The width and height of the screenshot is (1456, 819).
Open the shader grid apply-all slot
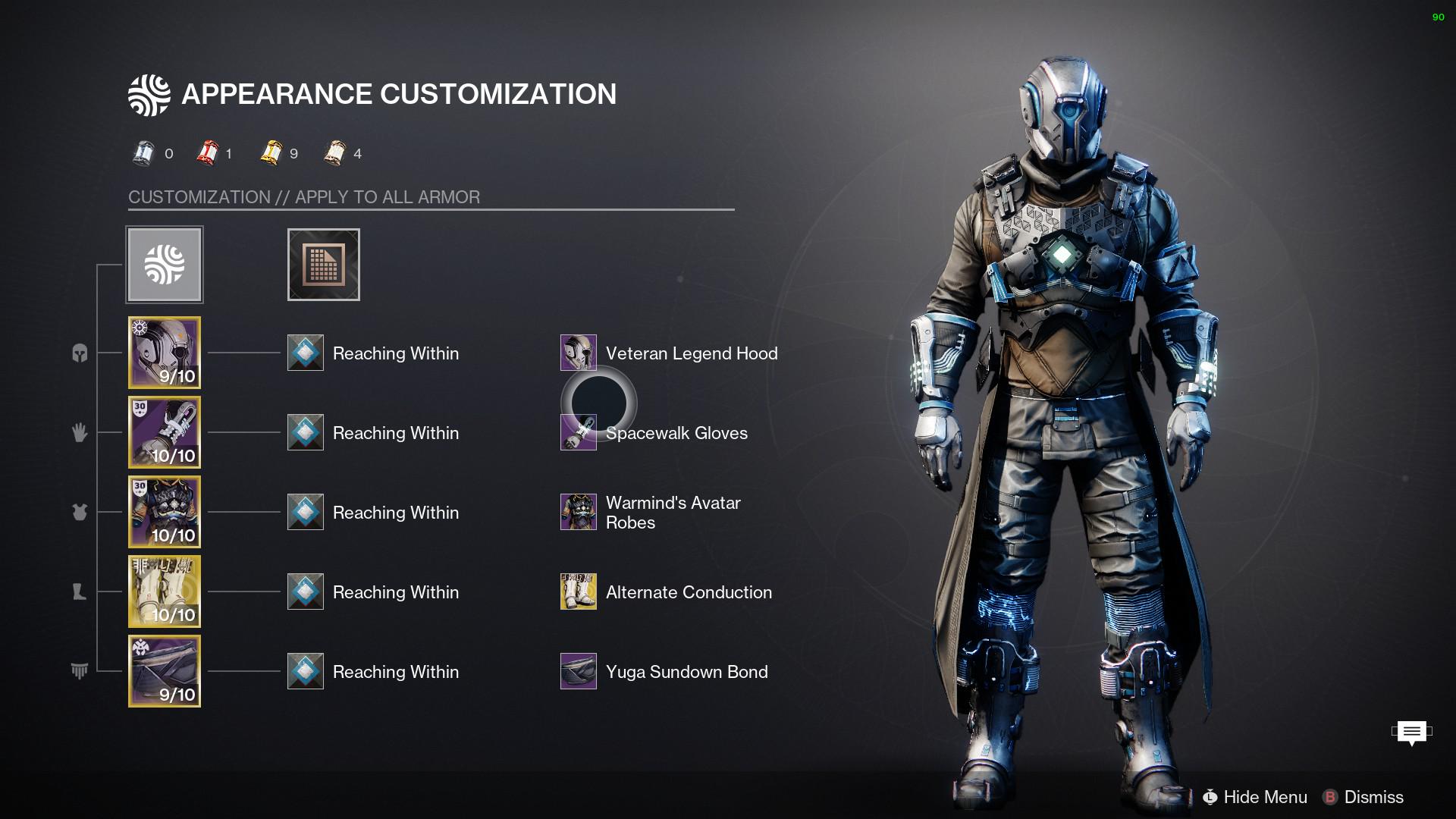[324, 265]
